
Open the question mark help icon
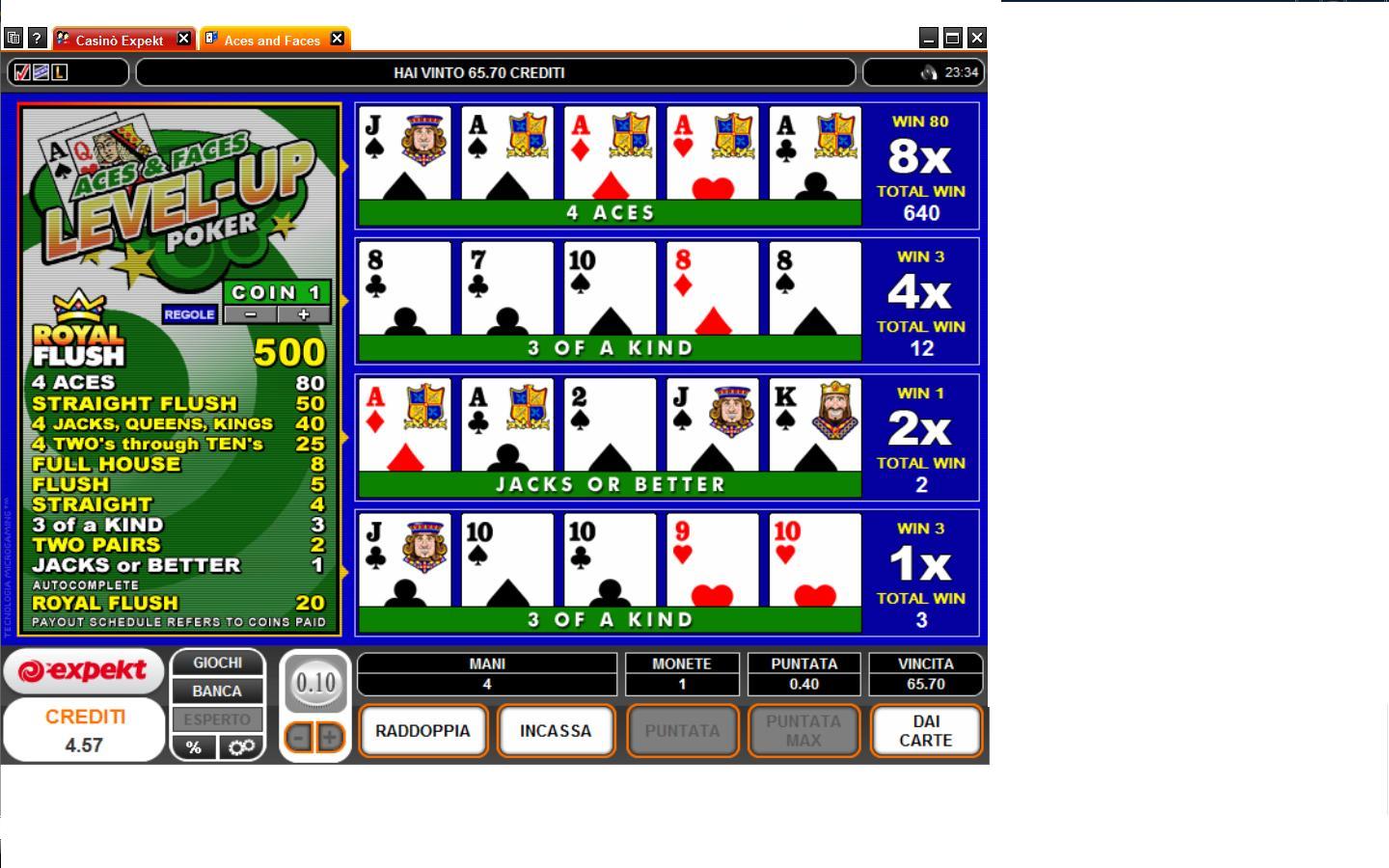pos(37,39)
